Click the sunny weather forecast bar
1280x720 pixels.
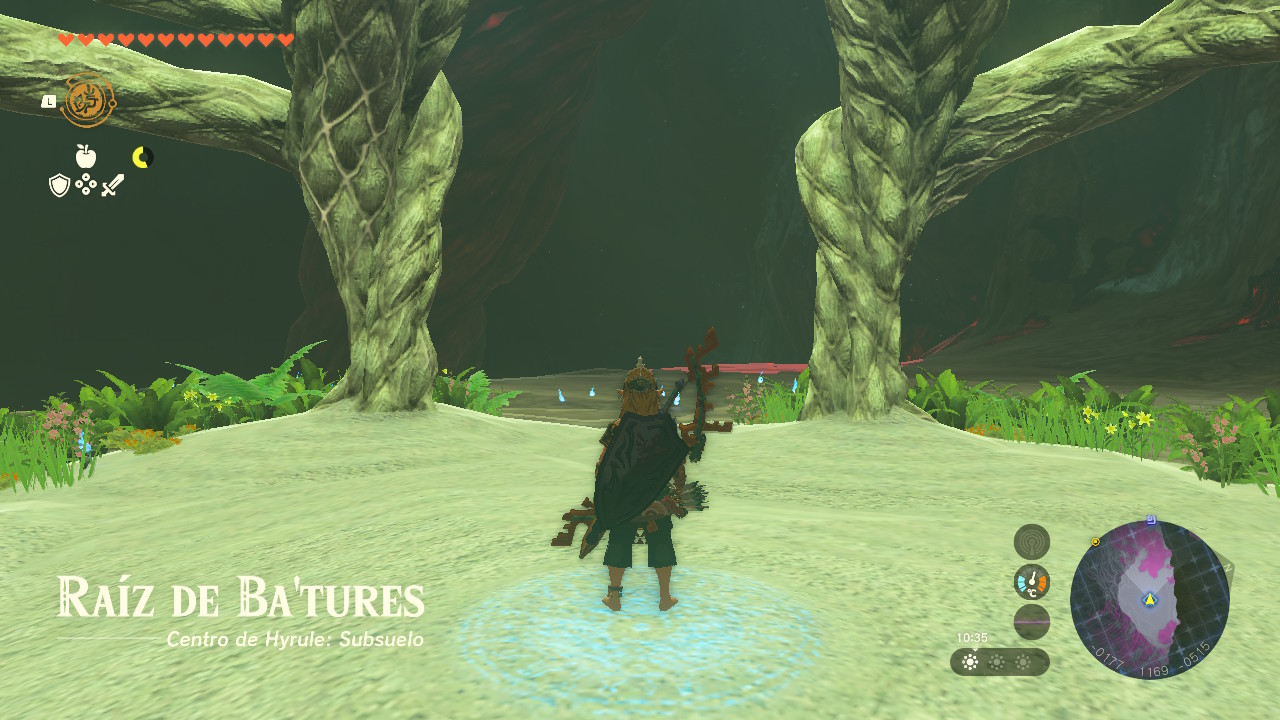coord(999,662)
